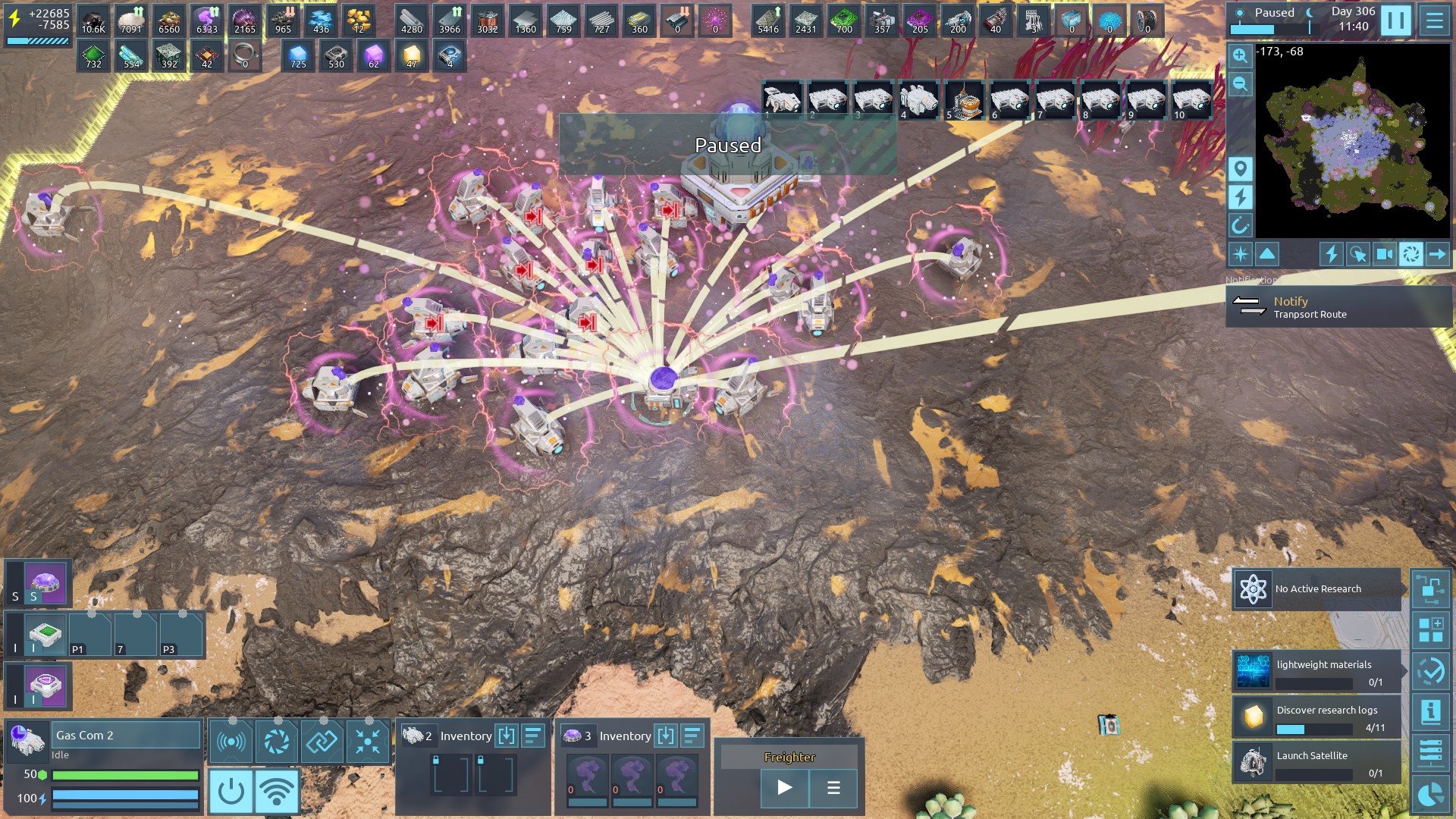Select the orange building in group slot 5

(x=965, y=100)
